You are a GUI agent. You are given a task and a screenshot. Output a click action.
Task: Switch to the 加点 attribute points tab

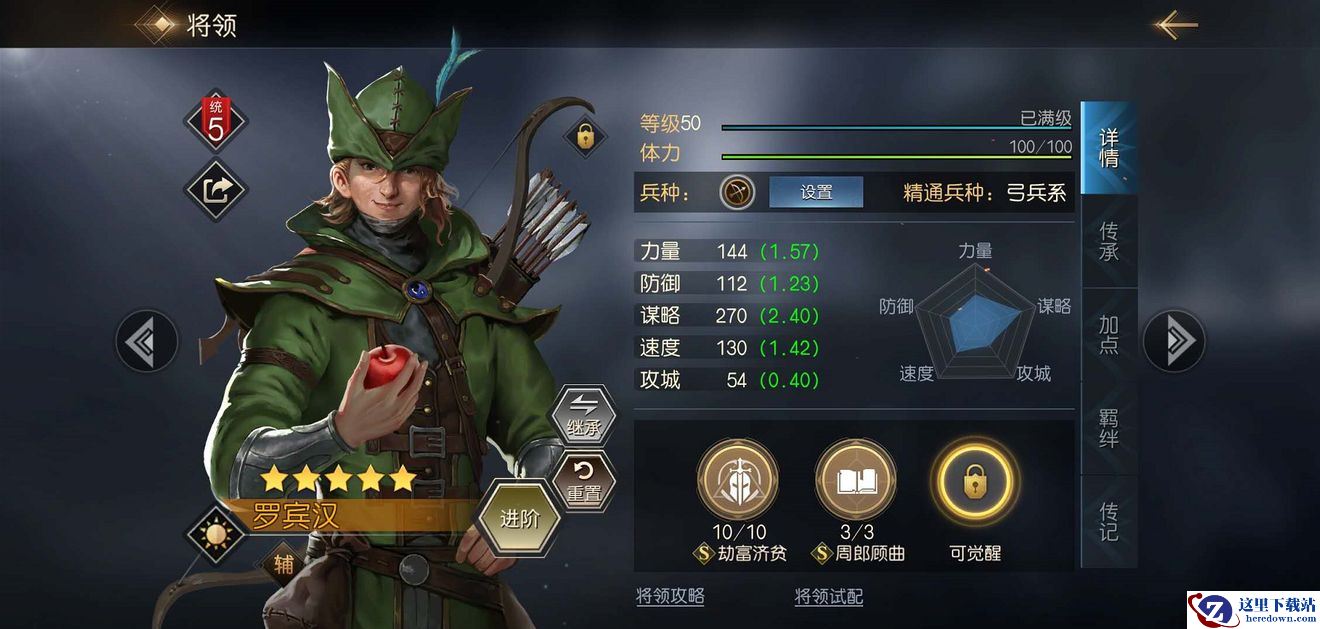[x=1109, y=334]
